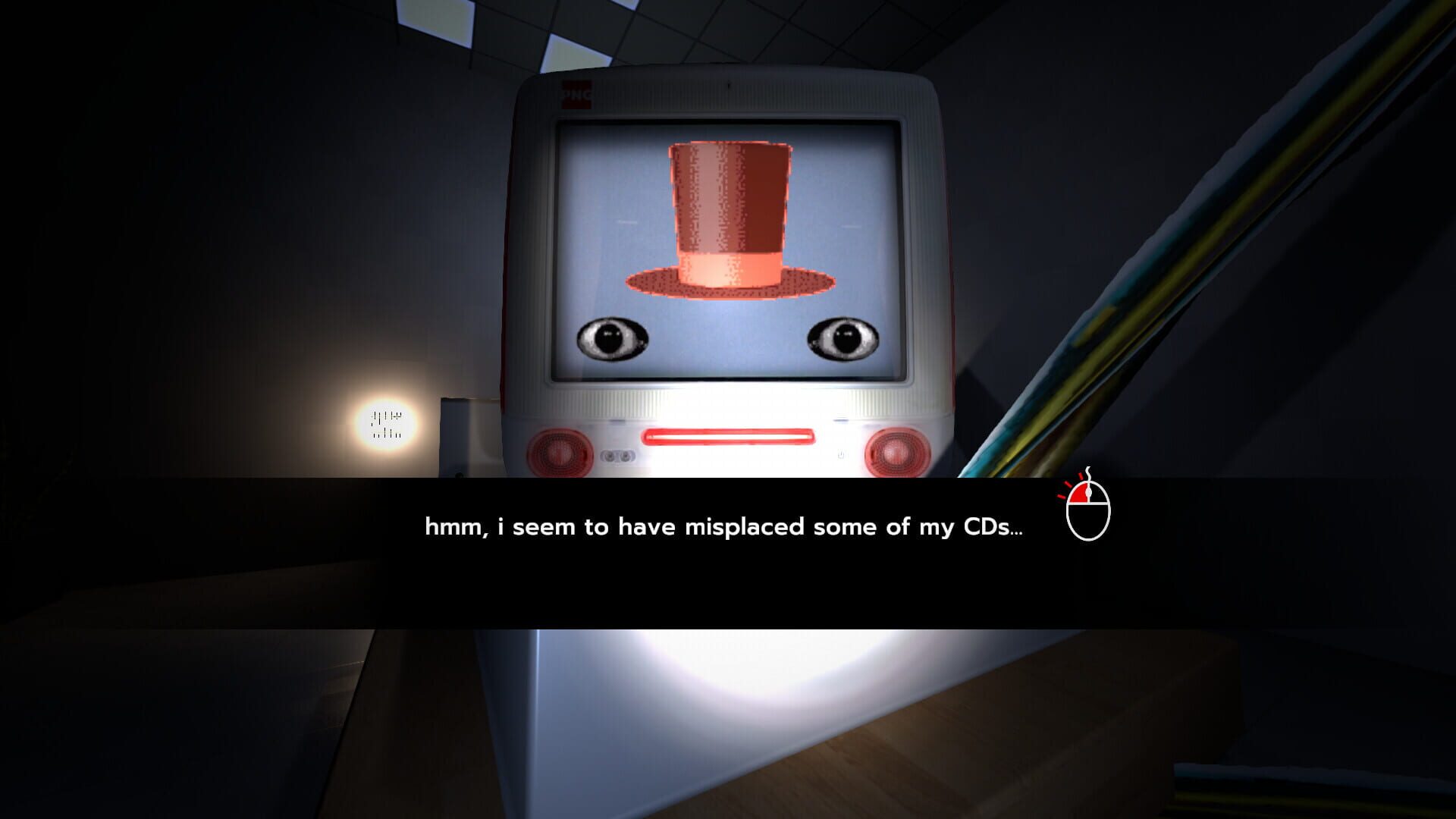
Task: Expand the monitor screen face view
Action: [728, 250]
